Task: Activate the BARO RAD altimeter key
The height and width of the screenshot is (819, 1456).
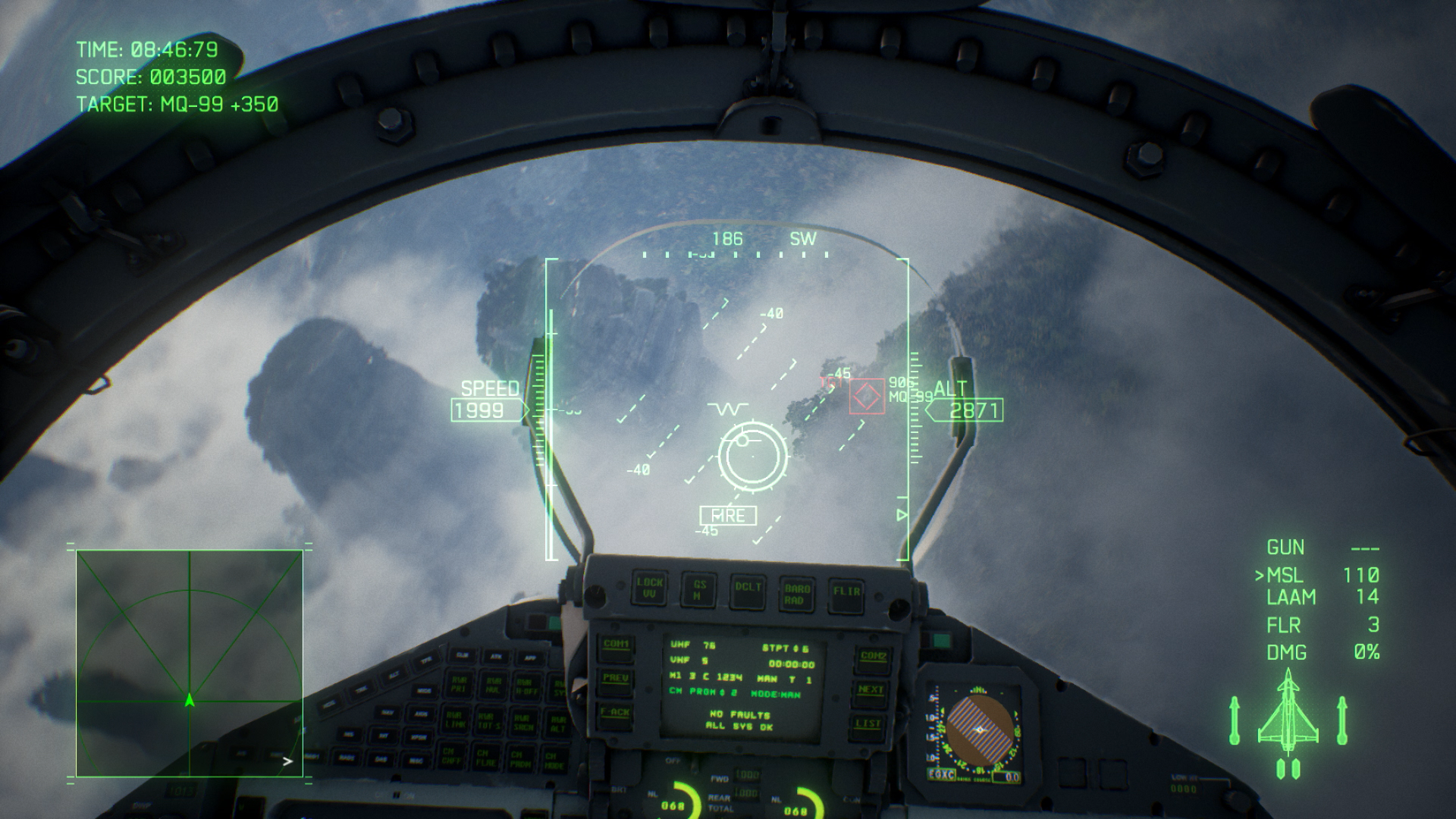Action: point(797,593)
